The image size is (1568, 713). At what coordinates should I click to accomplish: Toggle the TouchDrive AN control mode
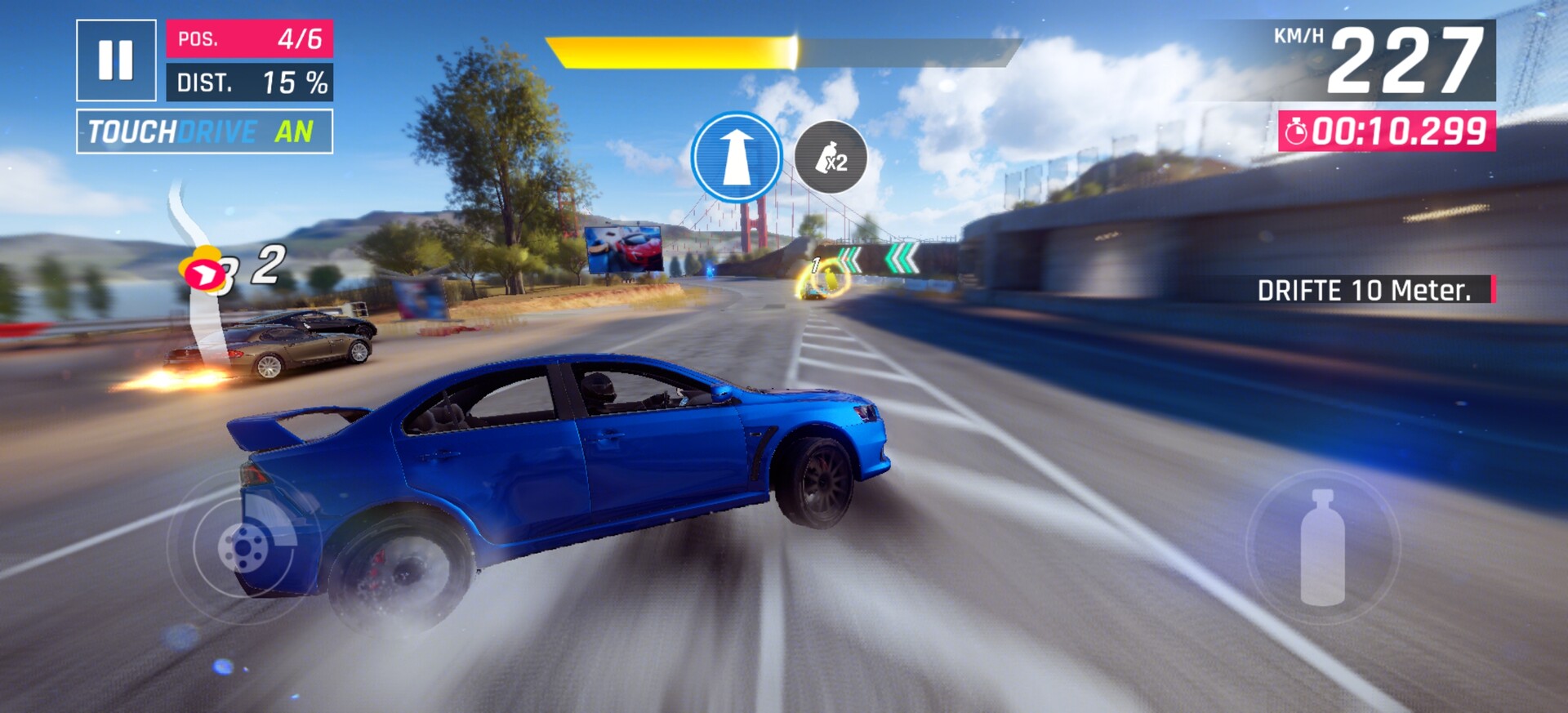click(x=204, y=131)
